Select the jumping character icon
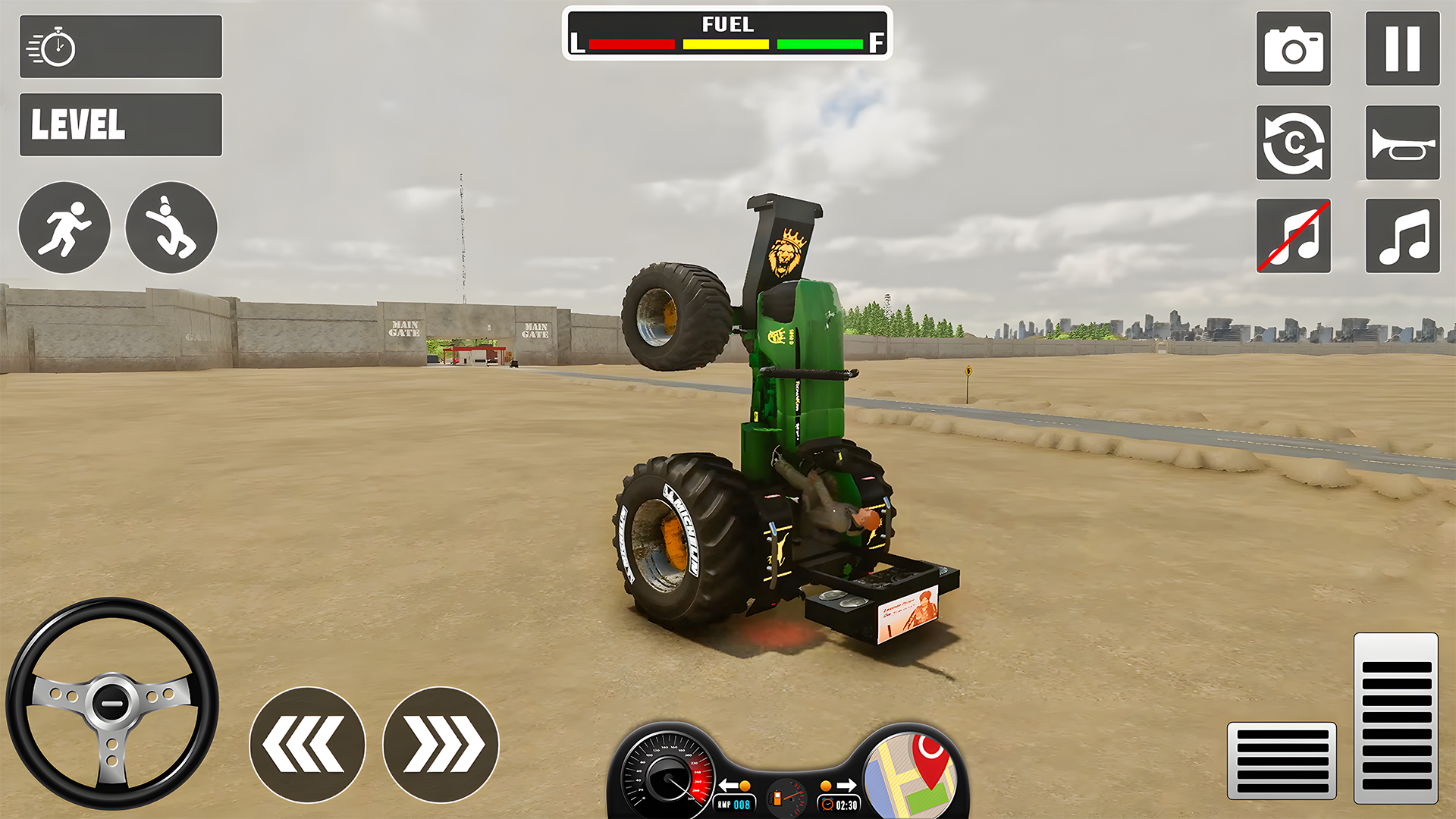1456x819 pixels. coord(171,227)
